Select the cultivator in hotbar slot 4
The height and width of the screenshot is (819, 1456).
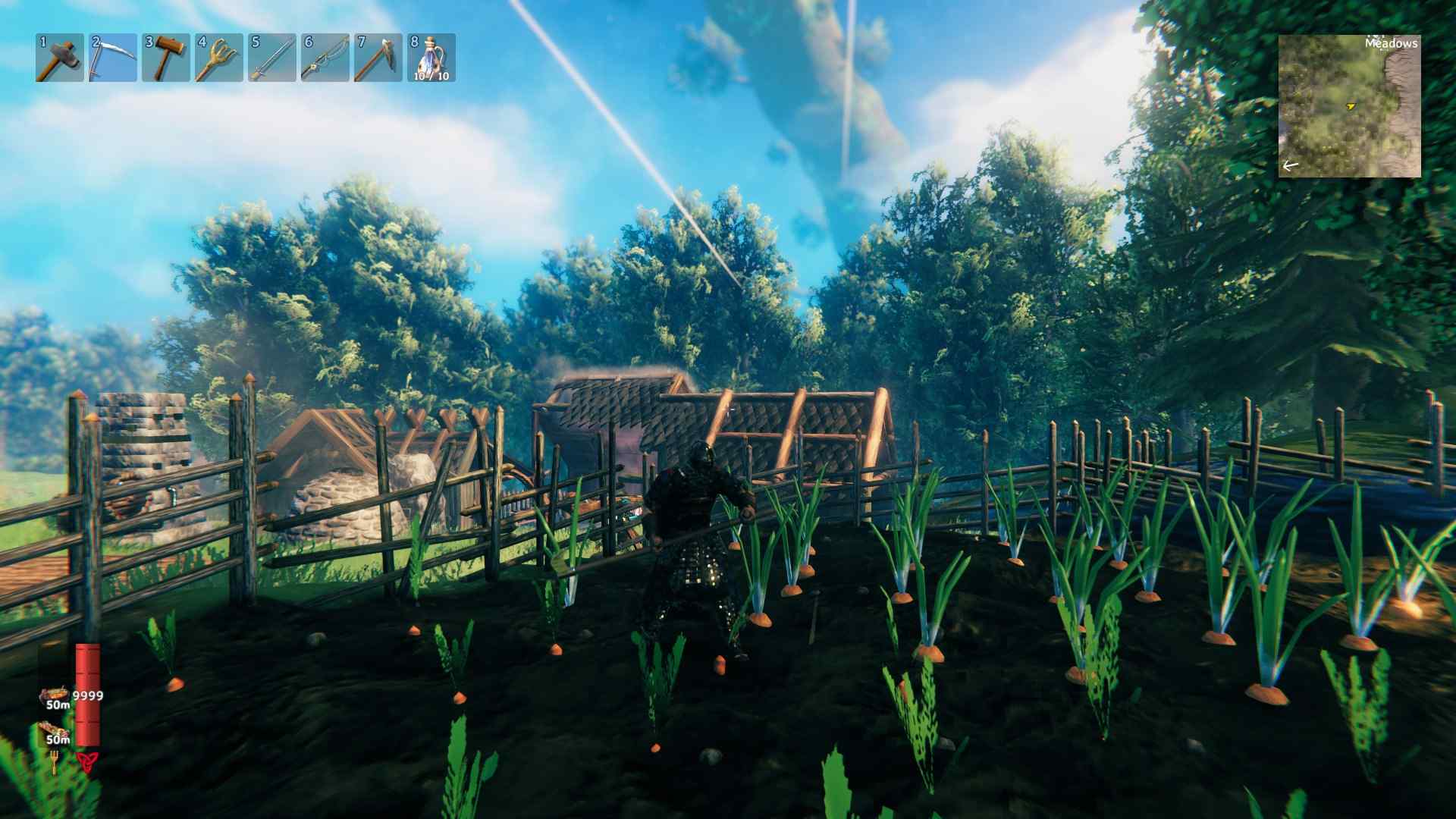point(216,57)
